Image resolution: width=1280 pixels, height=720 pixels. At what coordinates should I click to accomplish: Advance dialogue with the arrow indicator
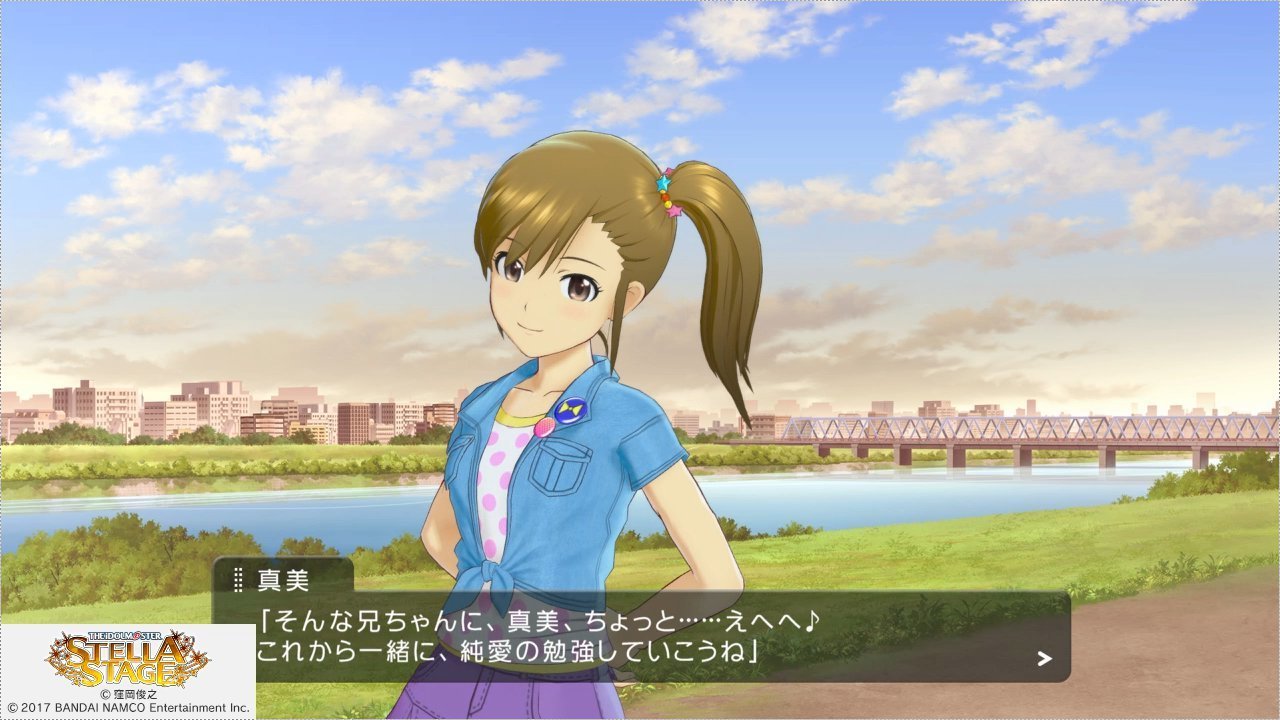[x=1044, y=658]
